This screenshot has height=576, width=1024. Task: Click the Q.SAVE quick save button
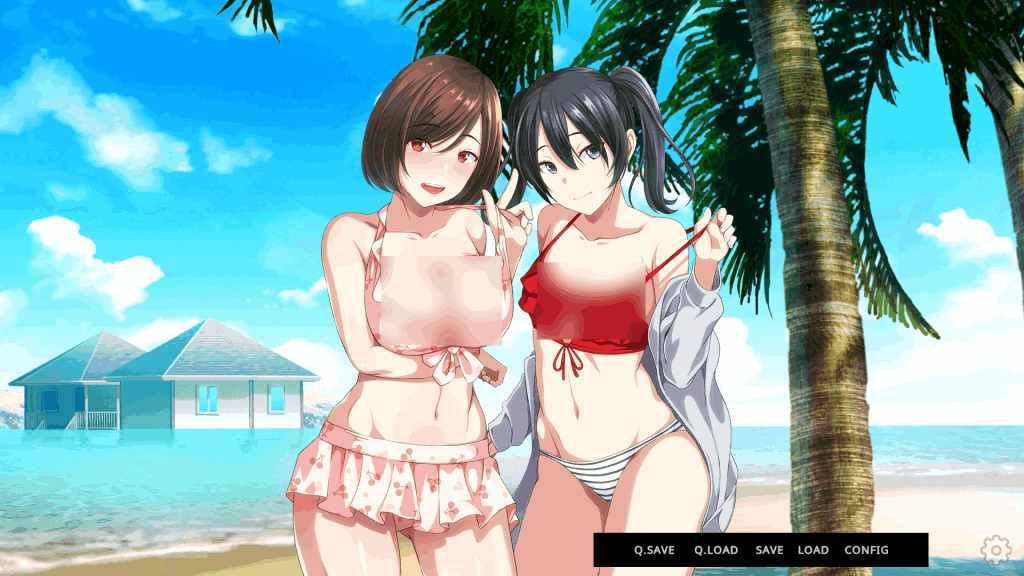click(654, 550)
